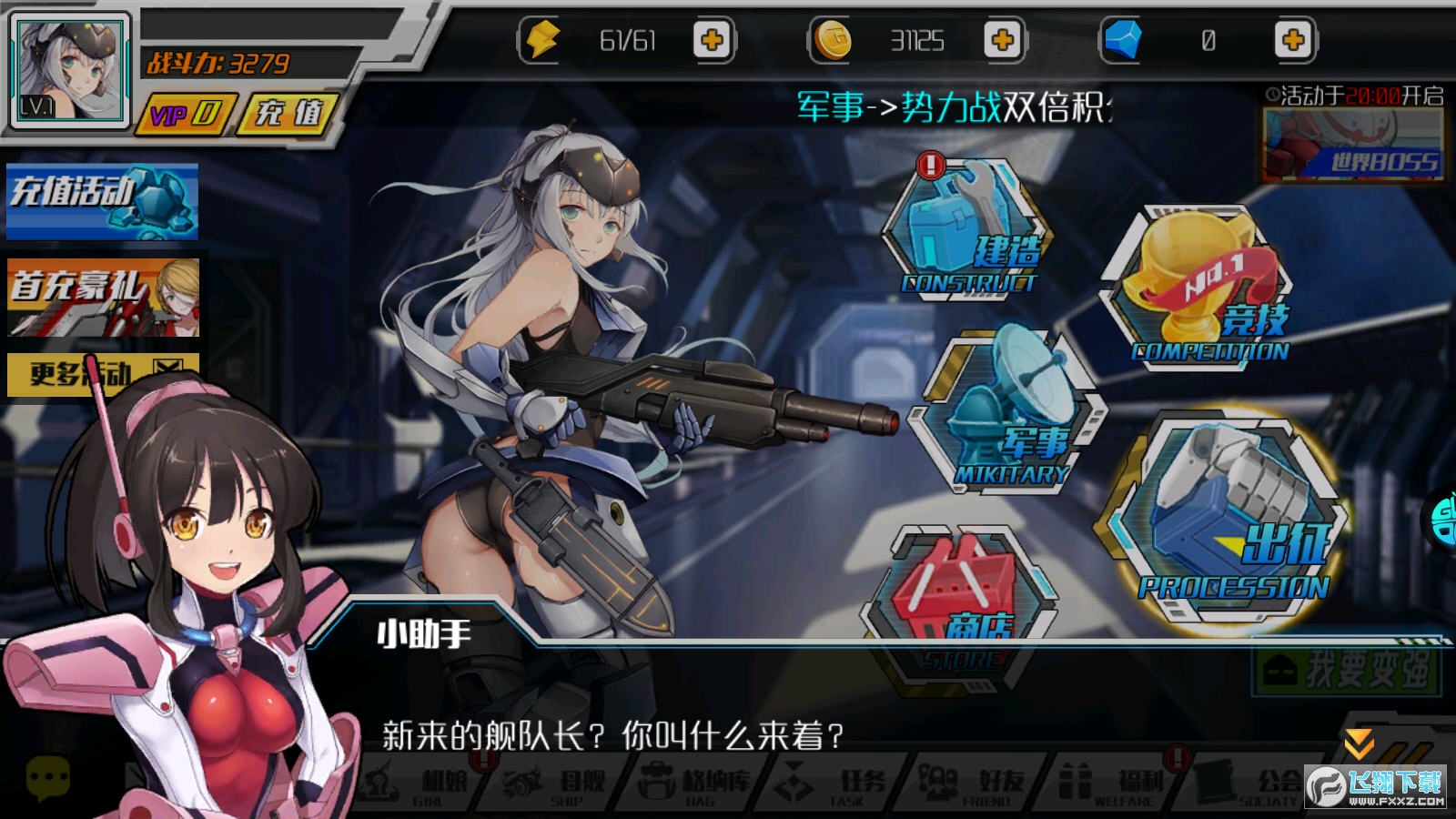Click the player avatar portrait
Screen dimensions: 1456x819
point(69,70)
